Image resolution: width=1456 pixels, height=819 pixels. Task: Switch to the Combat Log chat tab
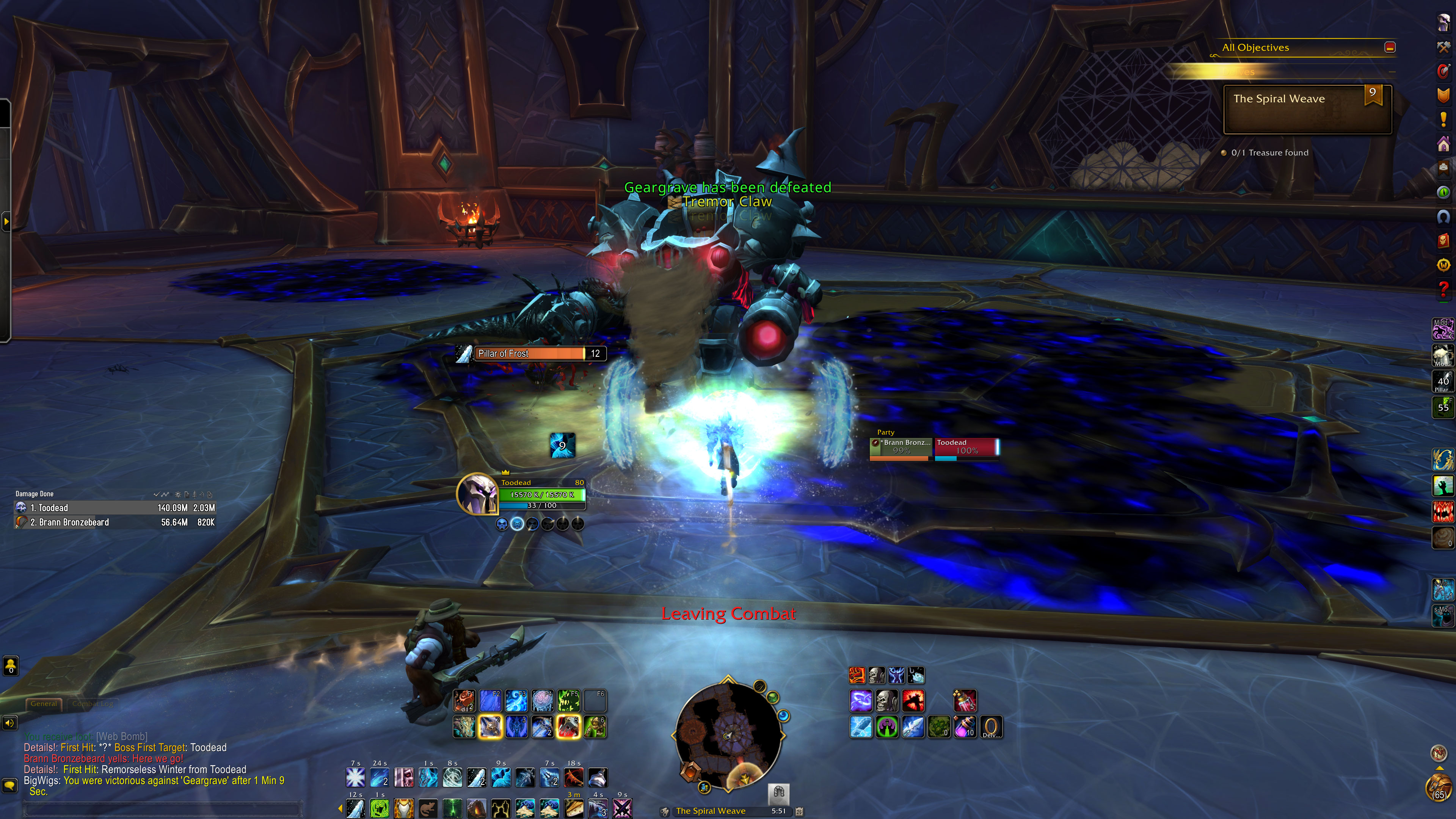[x=93, y=704]
